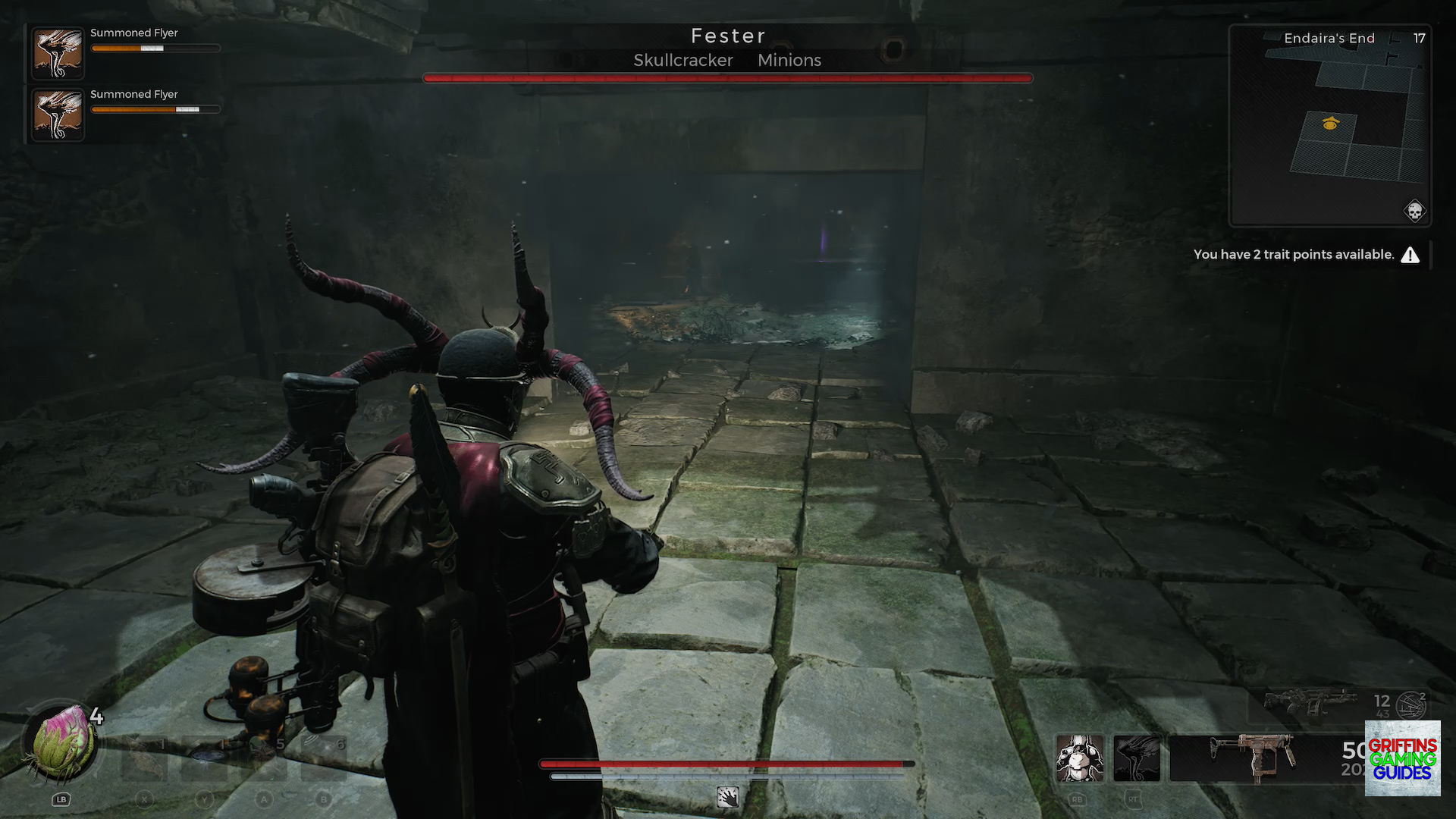Trigger the round weapon mod icon
The width and height of the screenshot is (1456, 819).
(1410, 706)
